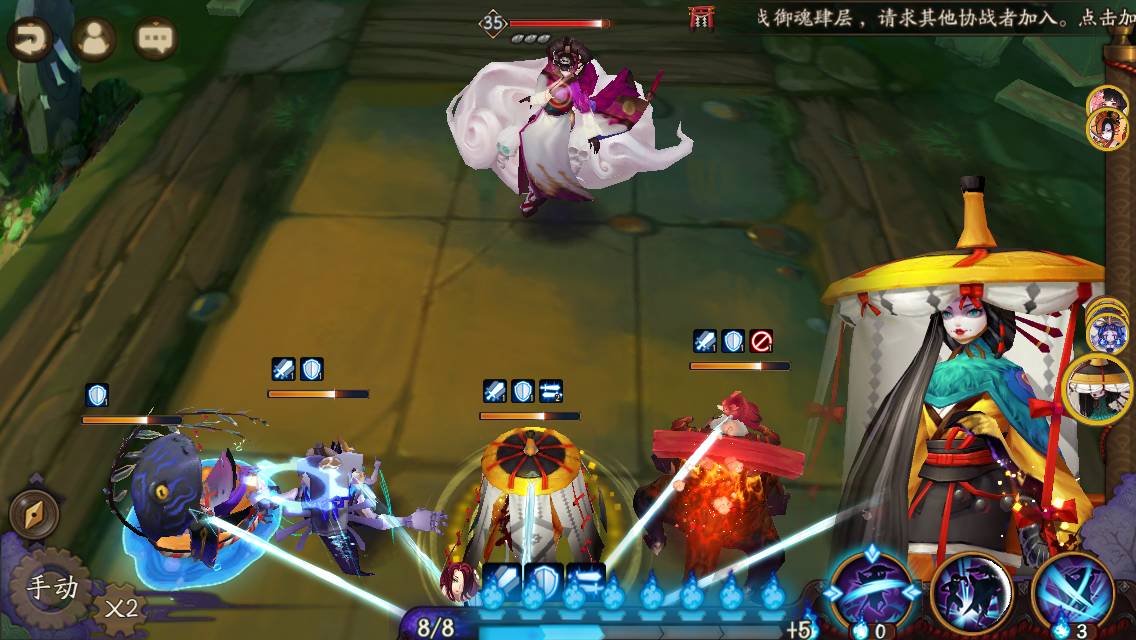
Task: Tap the back arrow button
Action: pos(32,40)
